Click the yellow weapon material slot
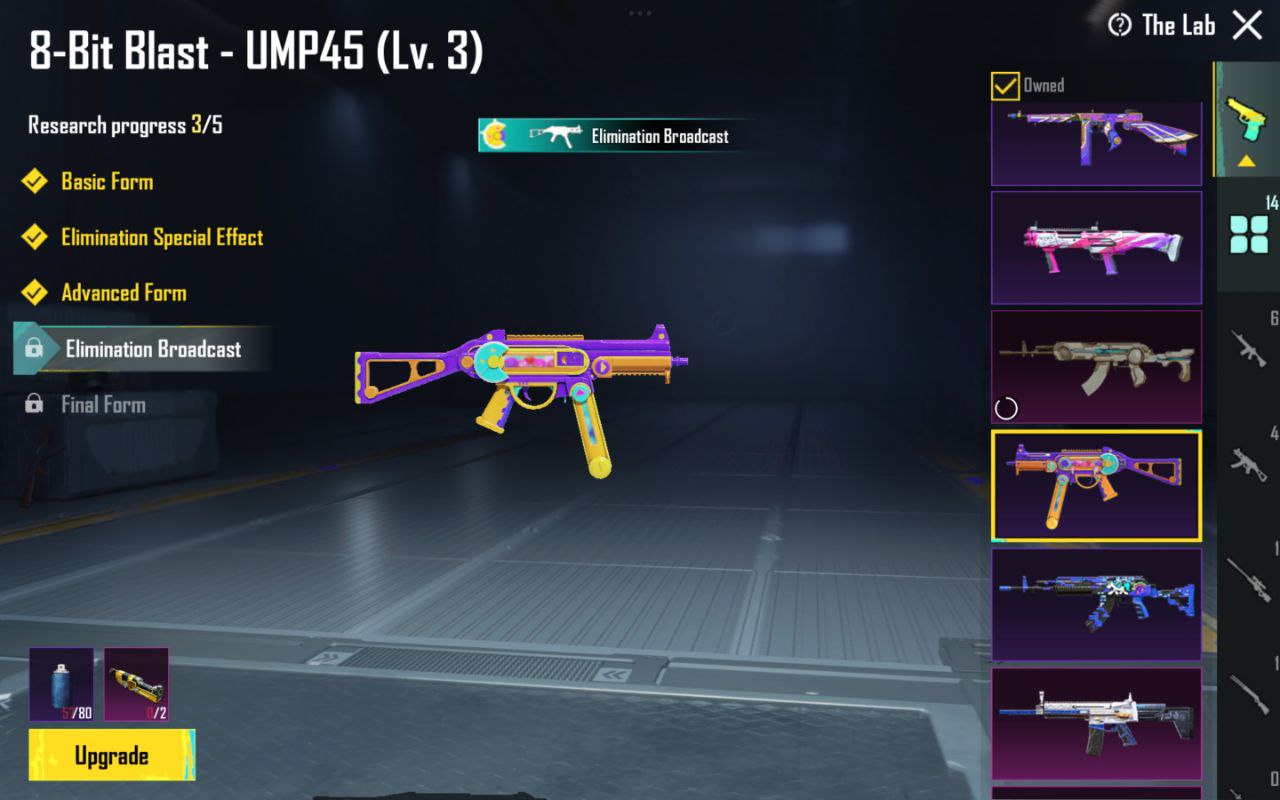Viewport: 1280px width, 800px height. (x=136, y=684)
